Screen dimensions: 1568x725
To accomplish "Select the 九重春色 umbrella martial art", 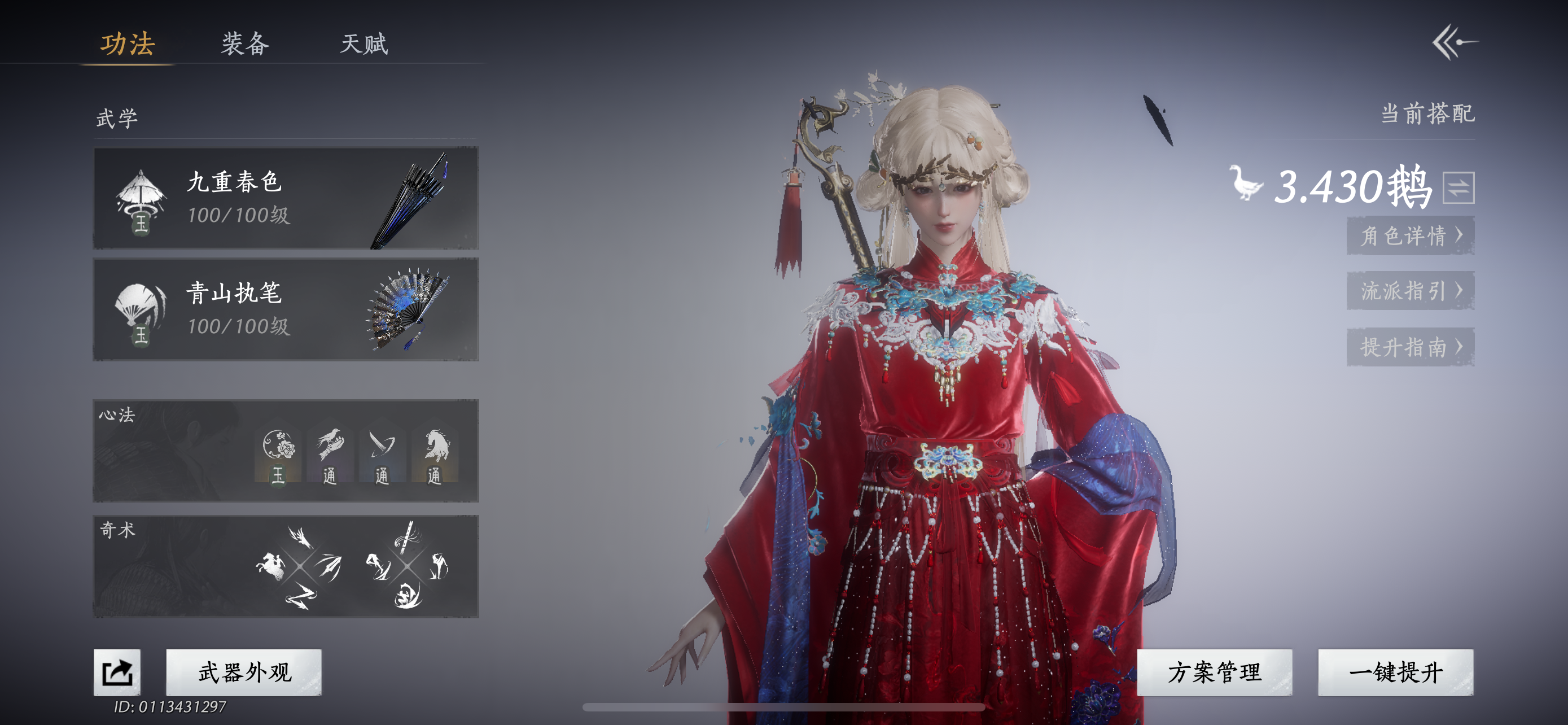I will (286, 198).
